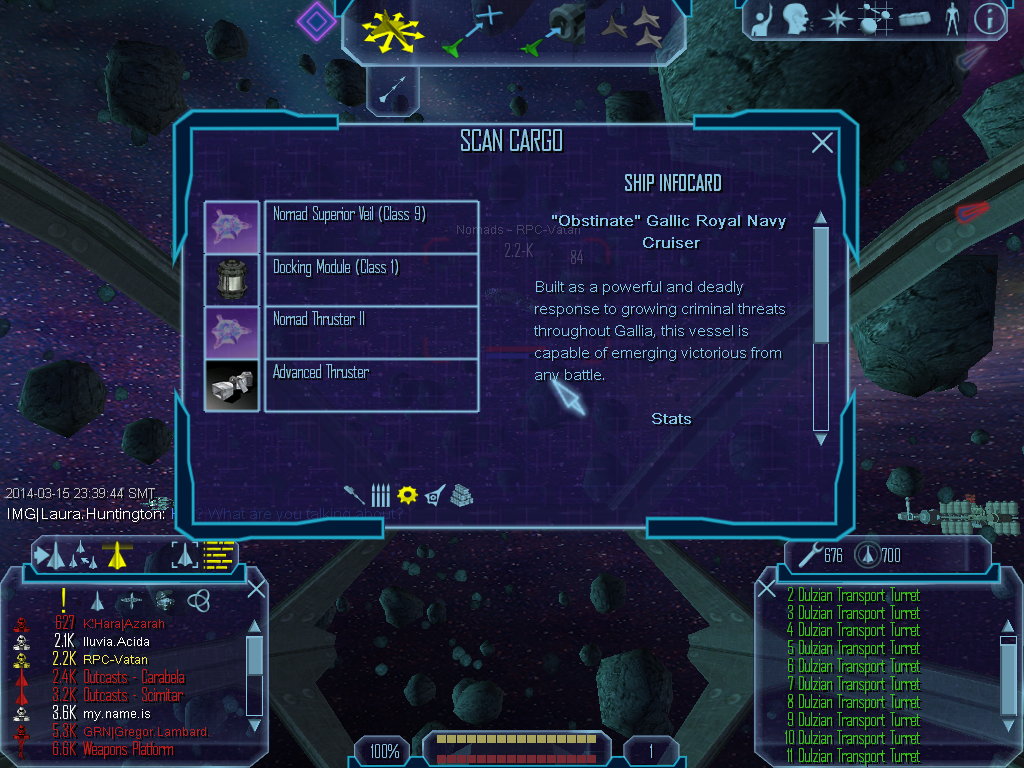Close the weapons list panel

(x=767, y=588)
